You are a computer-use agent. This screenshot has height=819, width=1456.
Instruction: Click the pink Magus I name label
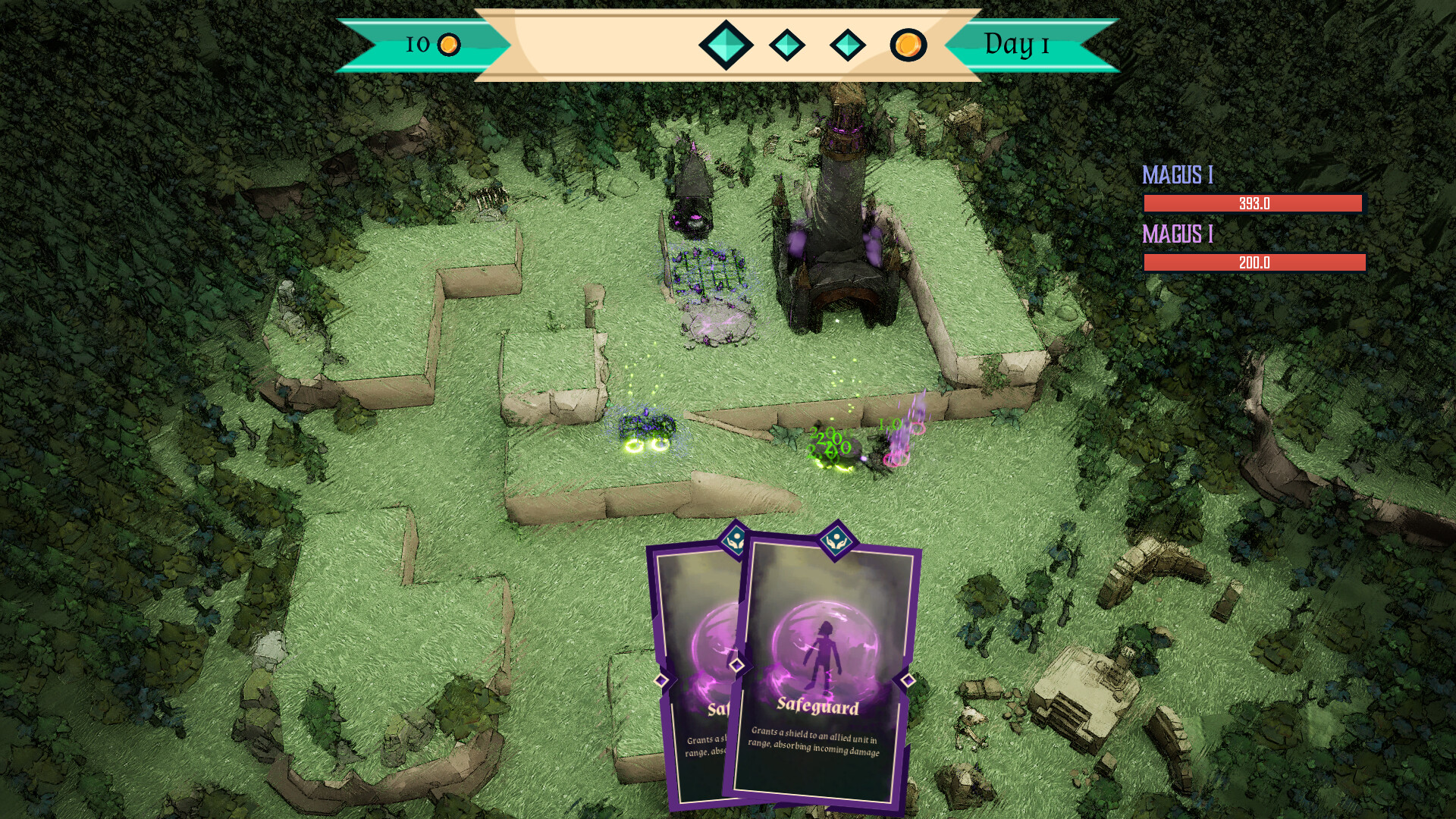click(1178, 235)
